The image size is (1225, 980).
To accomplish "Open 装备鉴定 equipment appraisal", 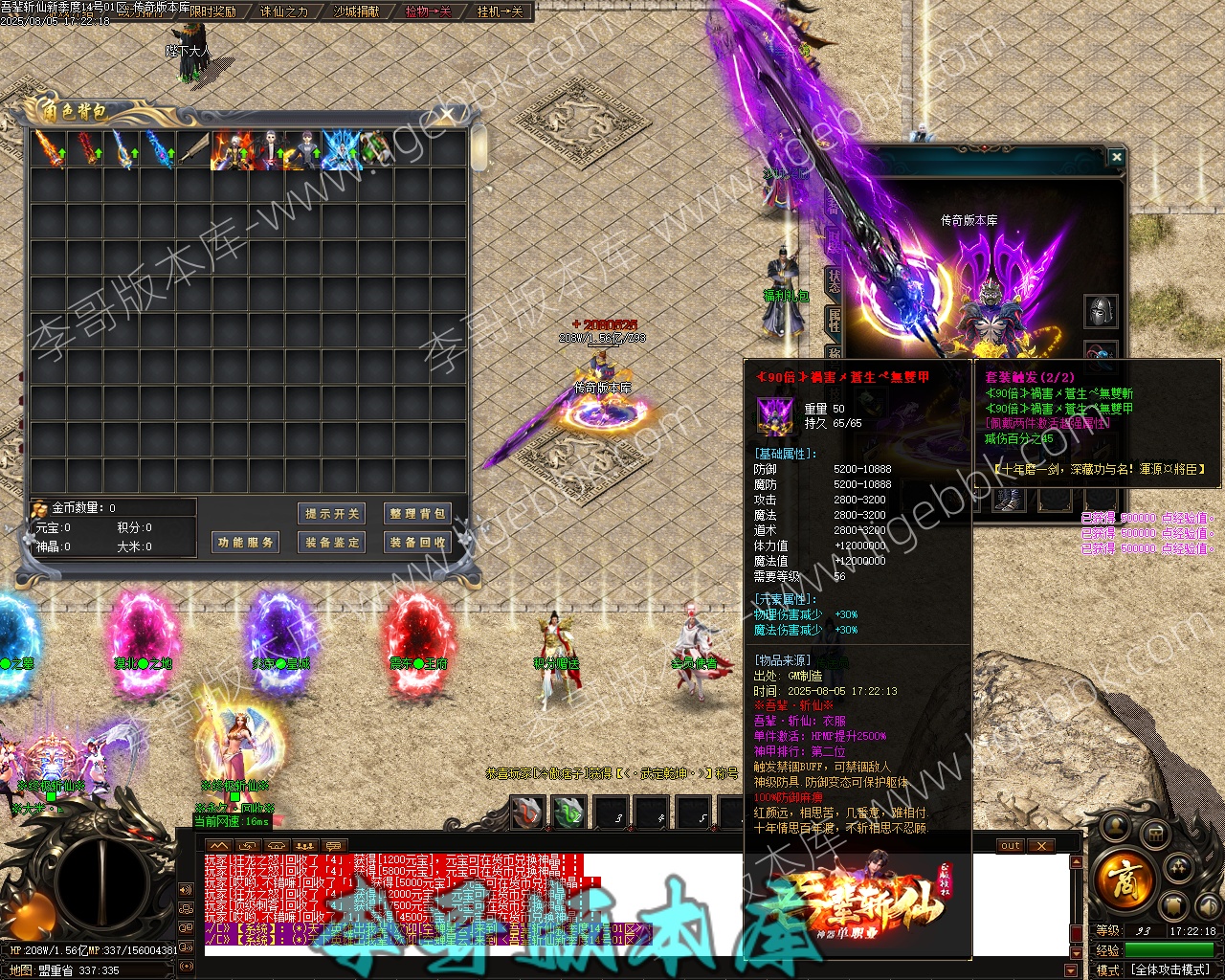I will 332,543.
